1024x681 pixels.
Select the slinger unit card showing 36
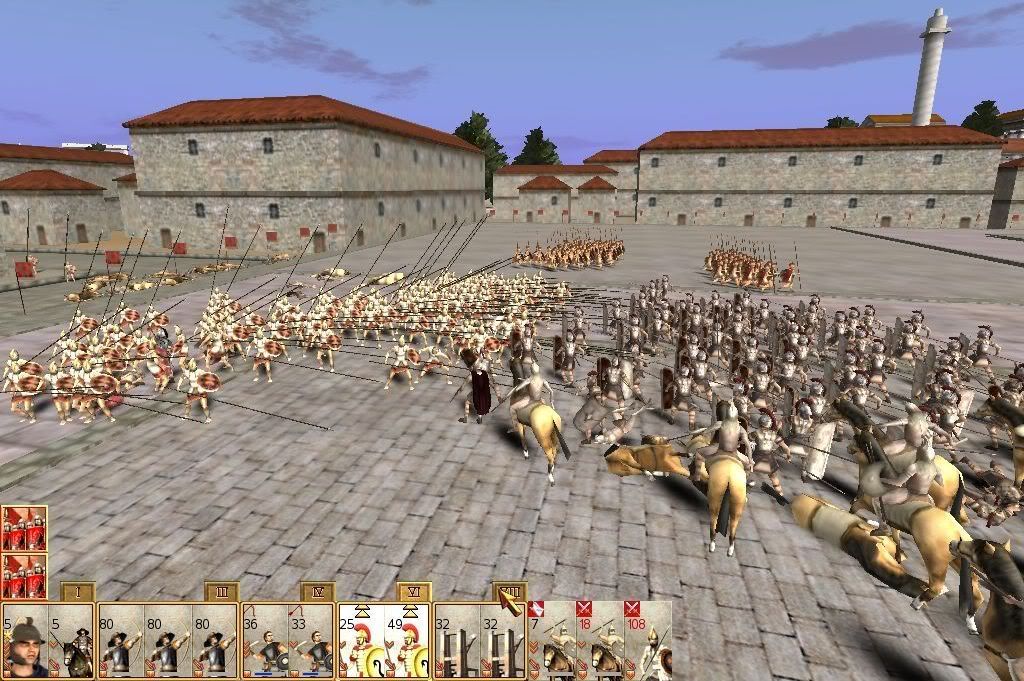click(x=265, y=640)
